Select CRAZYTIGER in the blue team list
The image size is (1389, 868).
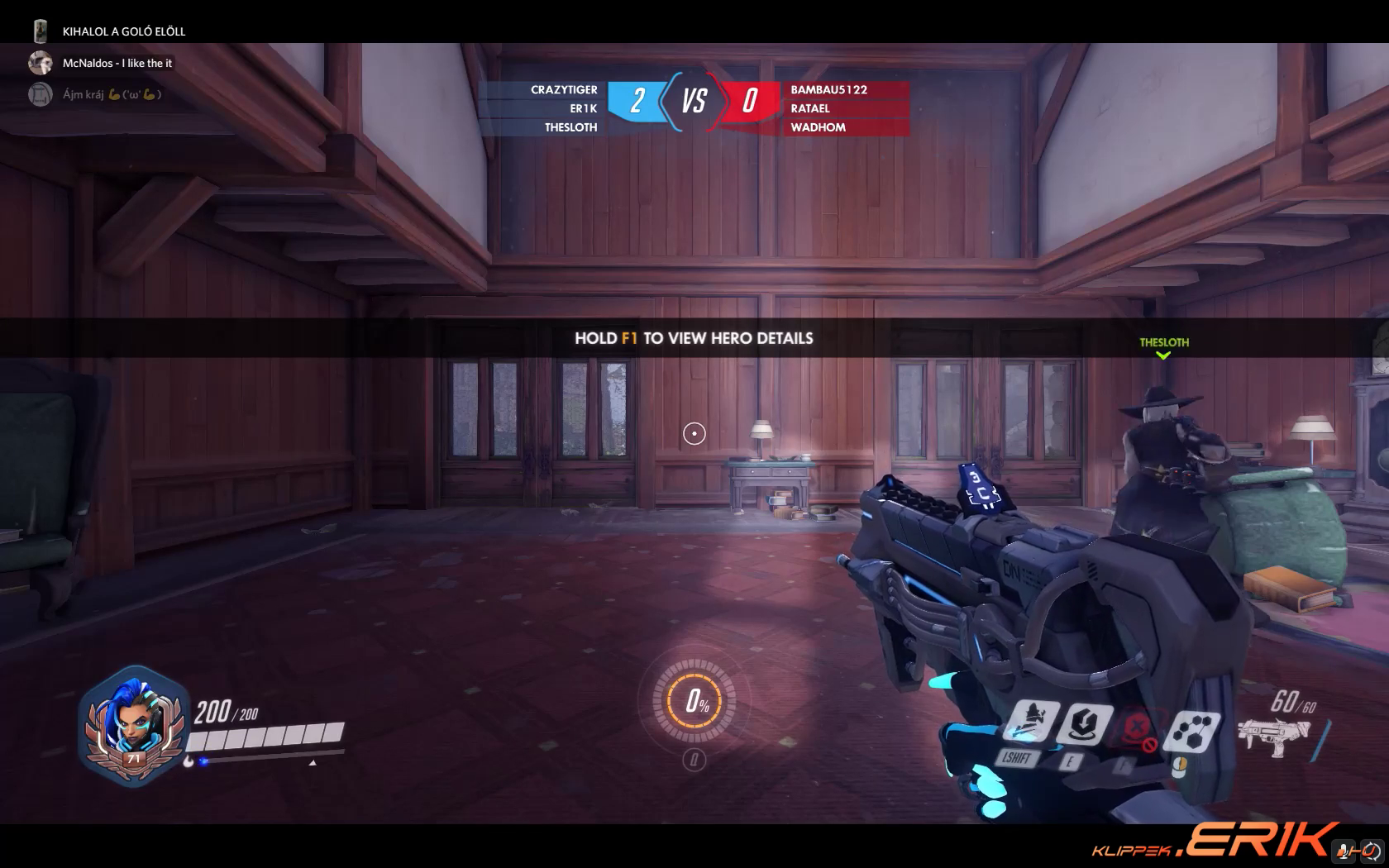(564, 89)
